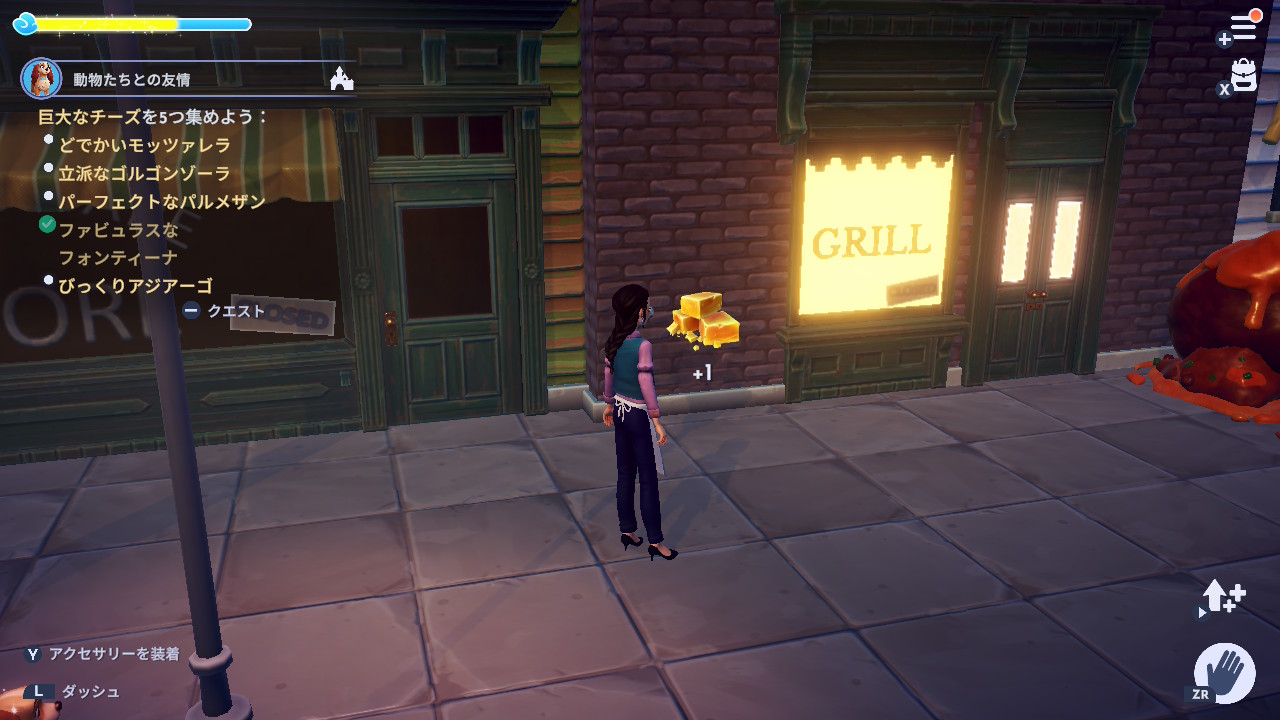Select the completed ファビュラスなフォンティーナ objective
The width and height of the screenshot is (1280, 720).
pos(118,243)
